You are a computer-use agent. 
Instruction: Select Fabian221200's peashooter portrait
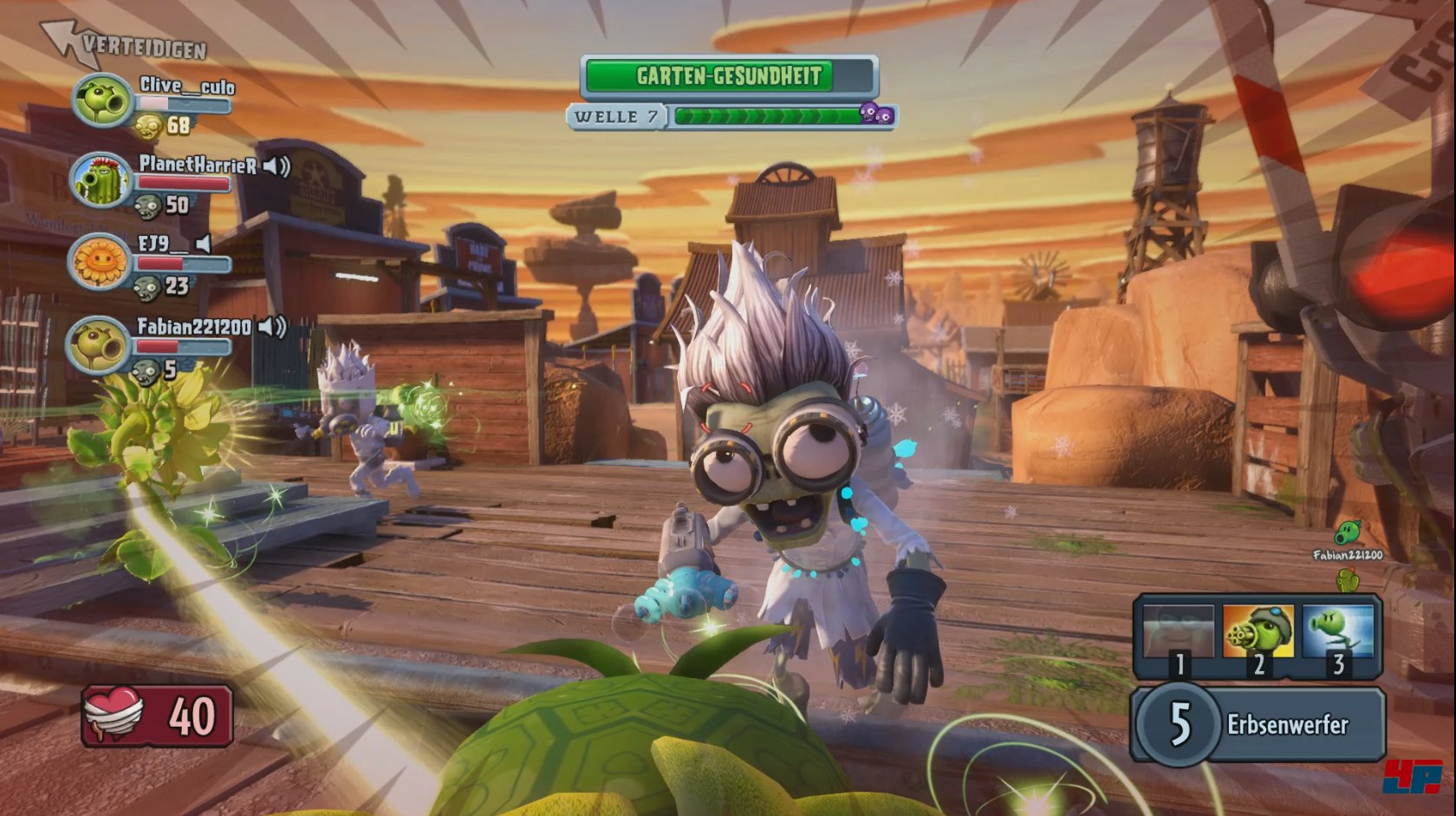pos(99,344)
